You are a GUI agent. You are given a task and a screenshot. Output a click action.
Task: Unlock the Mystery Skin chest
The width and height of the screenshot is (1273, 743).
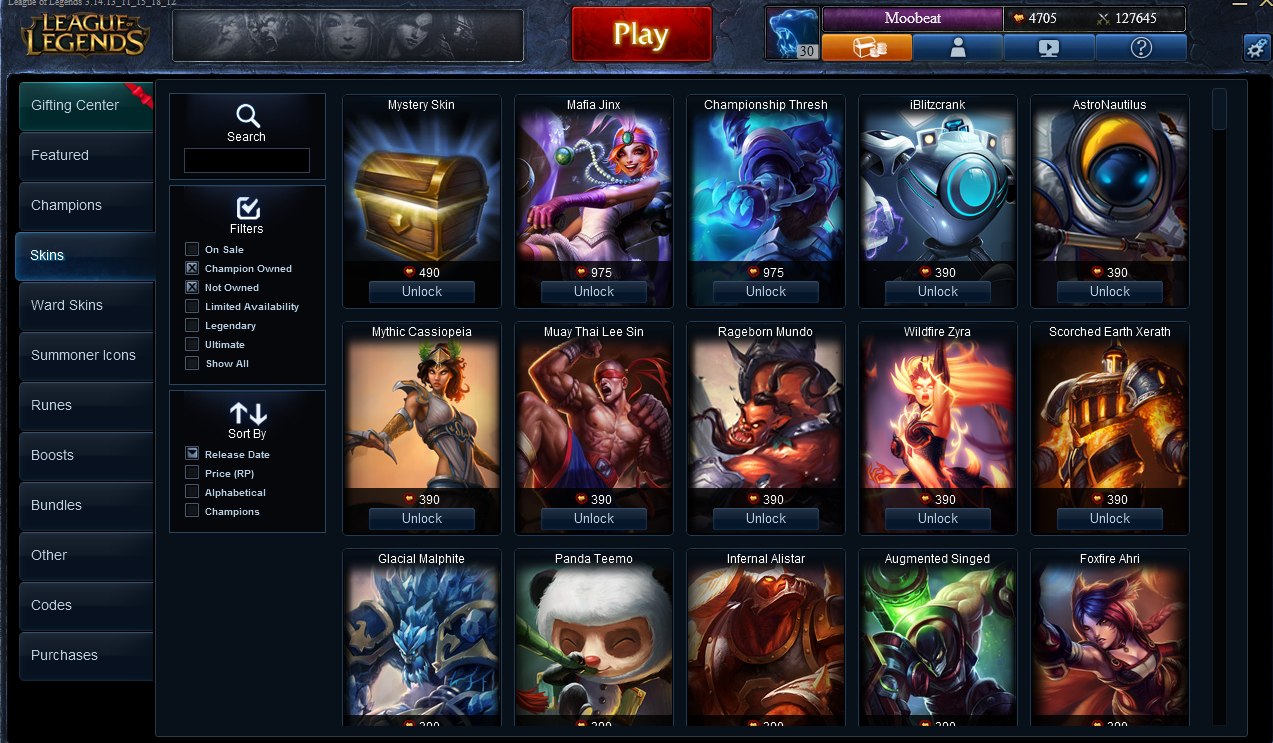pos(421,292)
